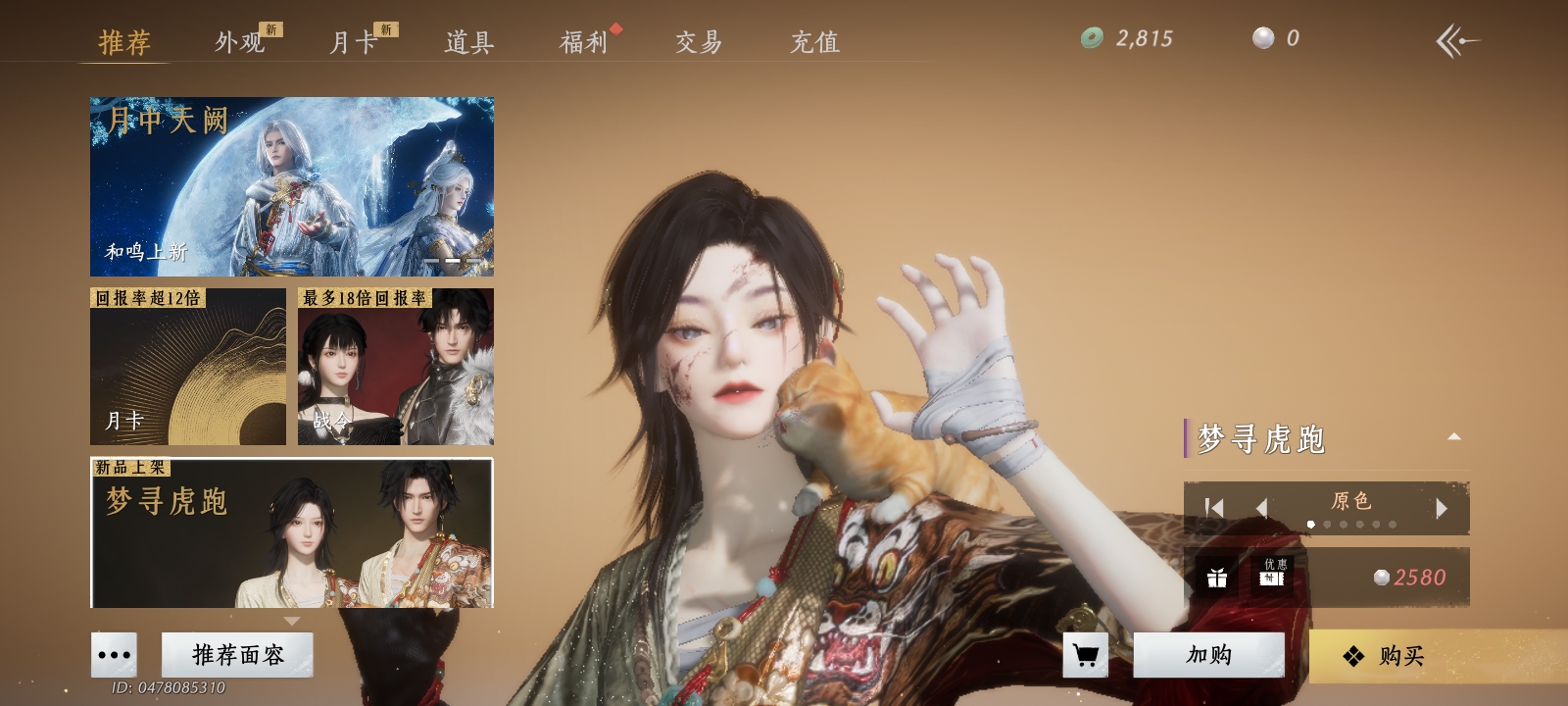Go to the 道具 items tab
Viewport: 1568px width, 706px height.
[468, 42]
